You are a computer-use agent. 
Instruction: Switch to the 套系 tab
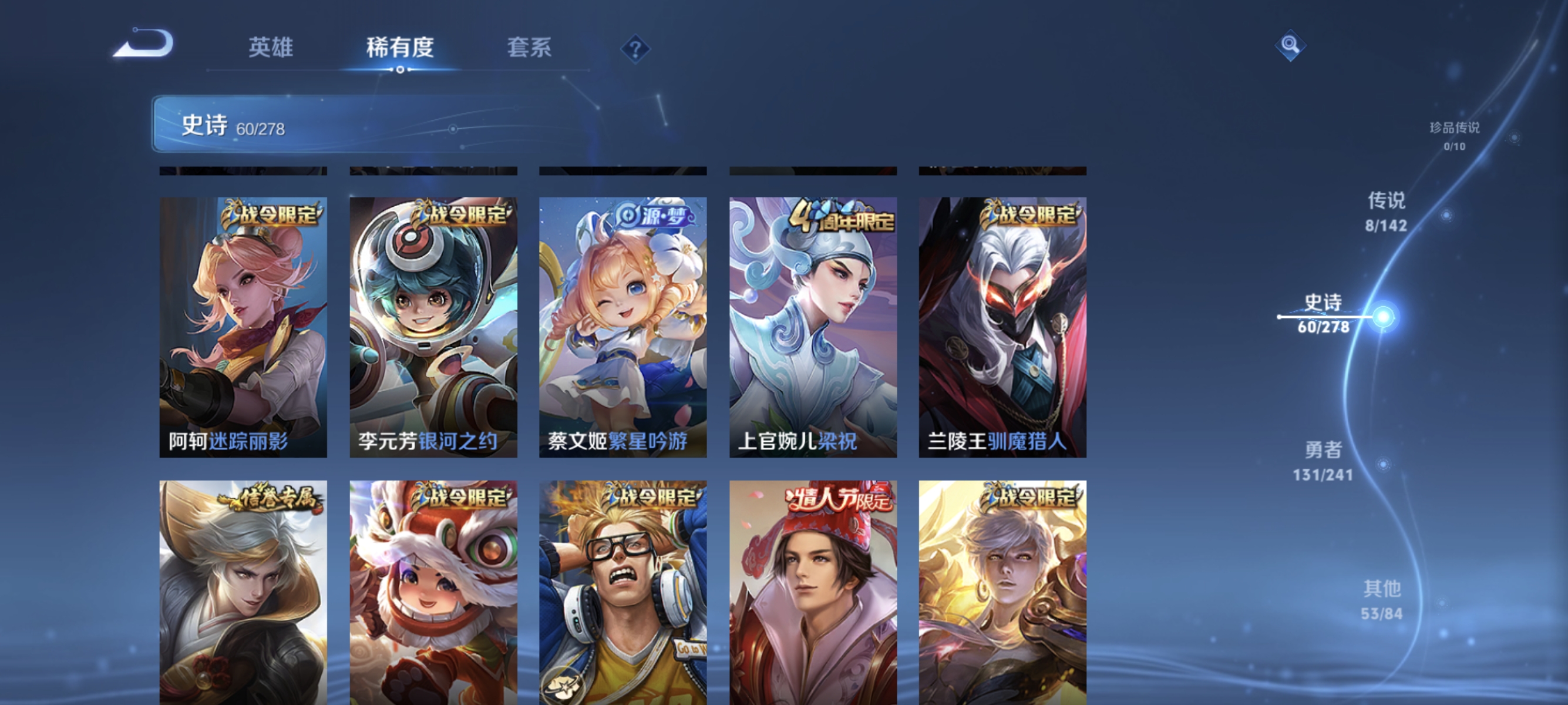pos(529,49)
